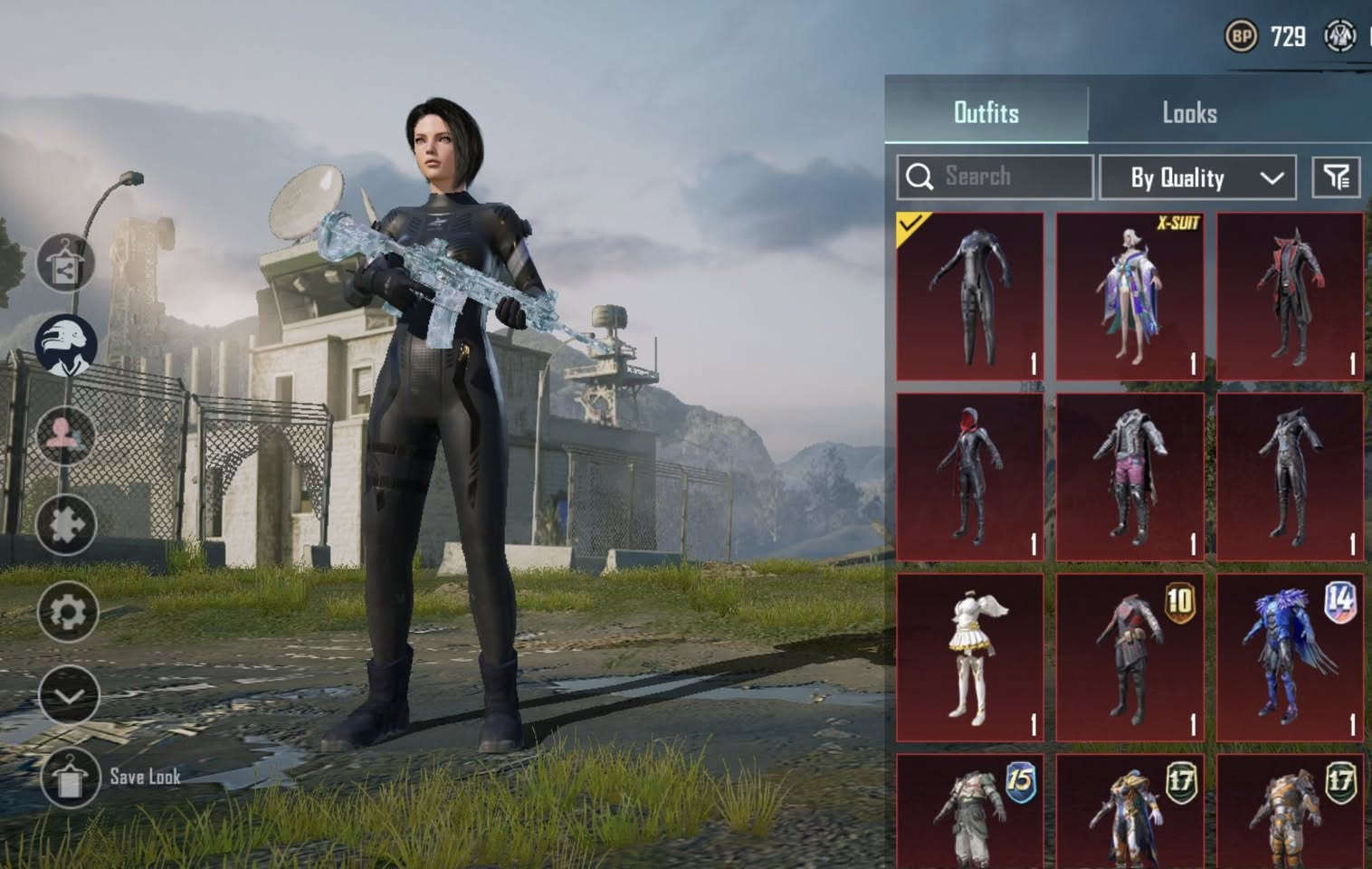The height and width of the screenshot is (869, 1372).
Task: Pick the level 10 badge outfit
Action: point(1129,656)
